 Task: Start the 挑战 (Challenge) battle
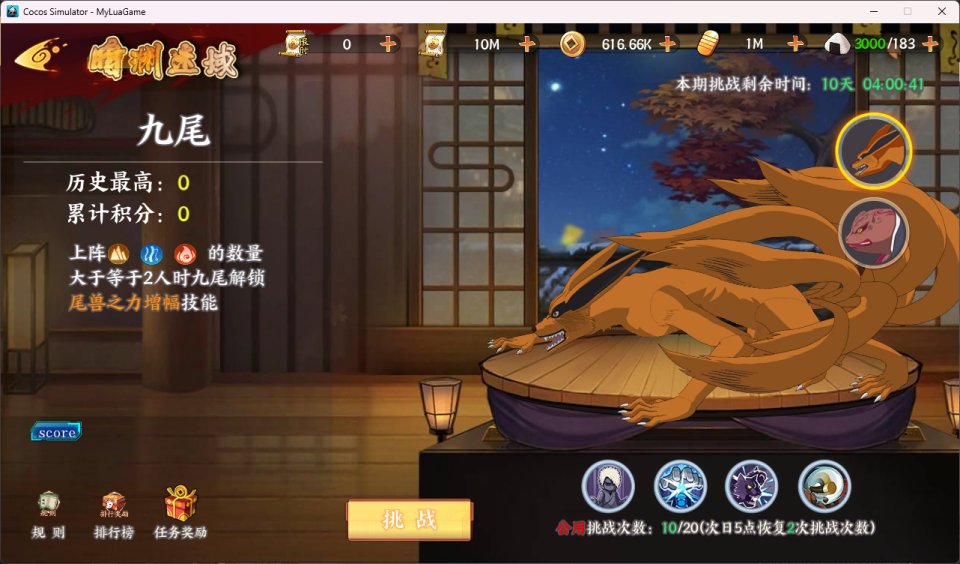[x=409, y=520]
